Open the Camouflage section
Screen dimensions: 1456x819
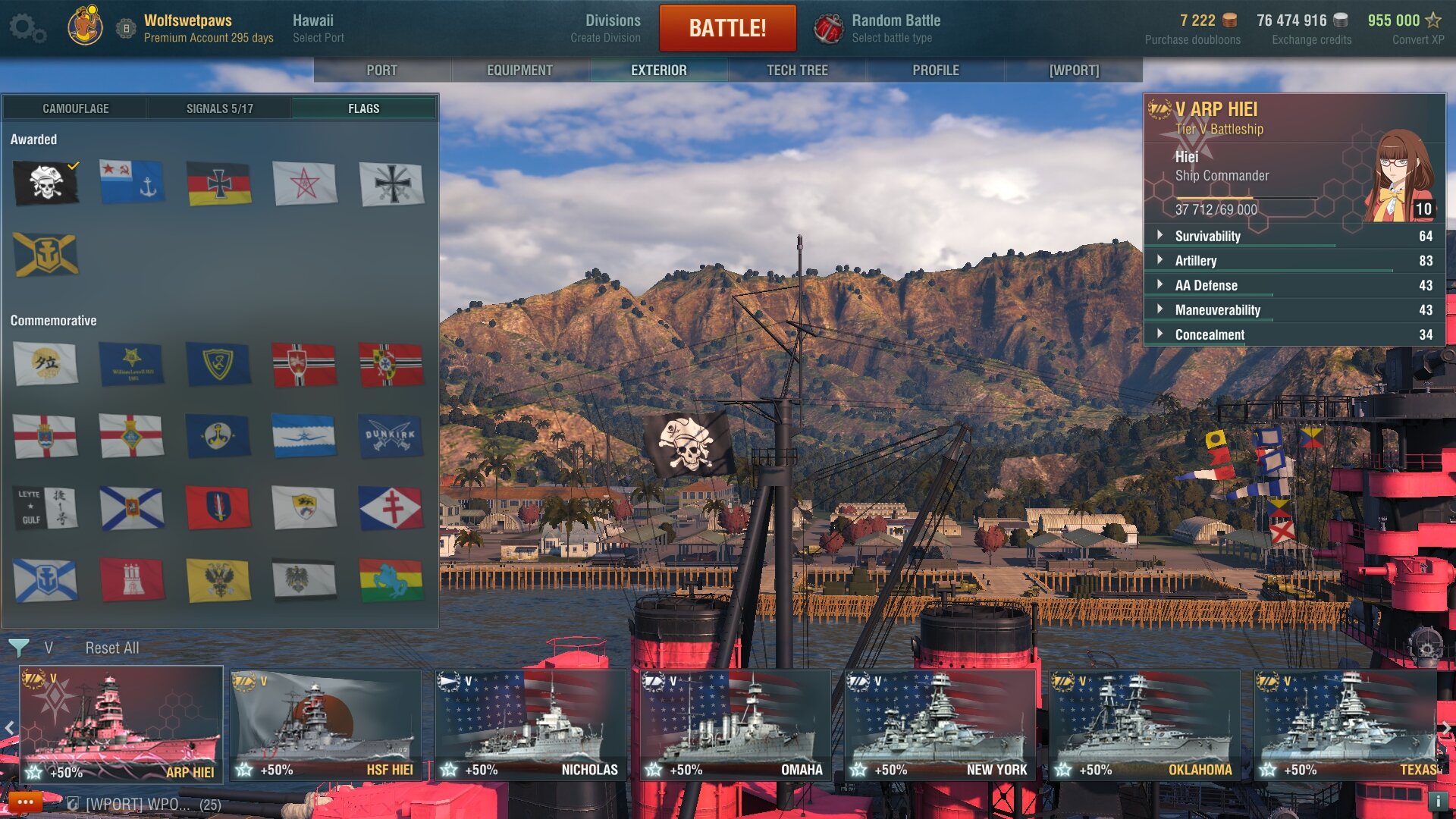[75, 108]
